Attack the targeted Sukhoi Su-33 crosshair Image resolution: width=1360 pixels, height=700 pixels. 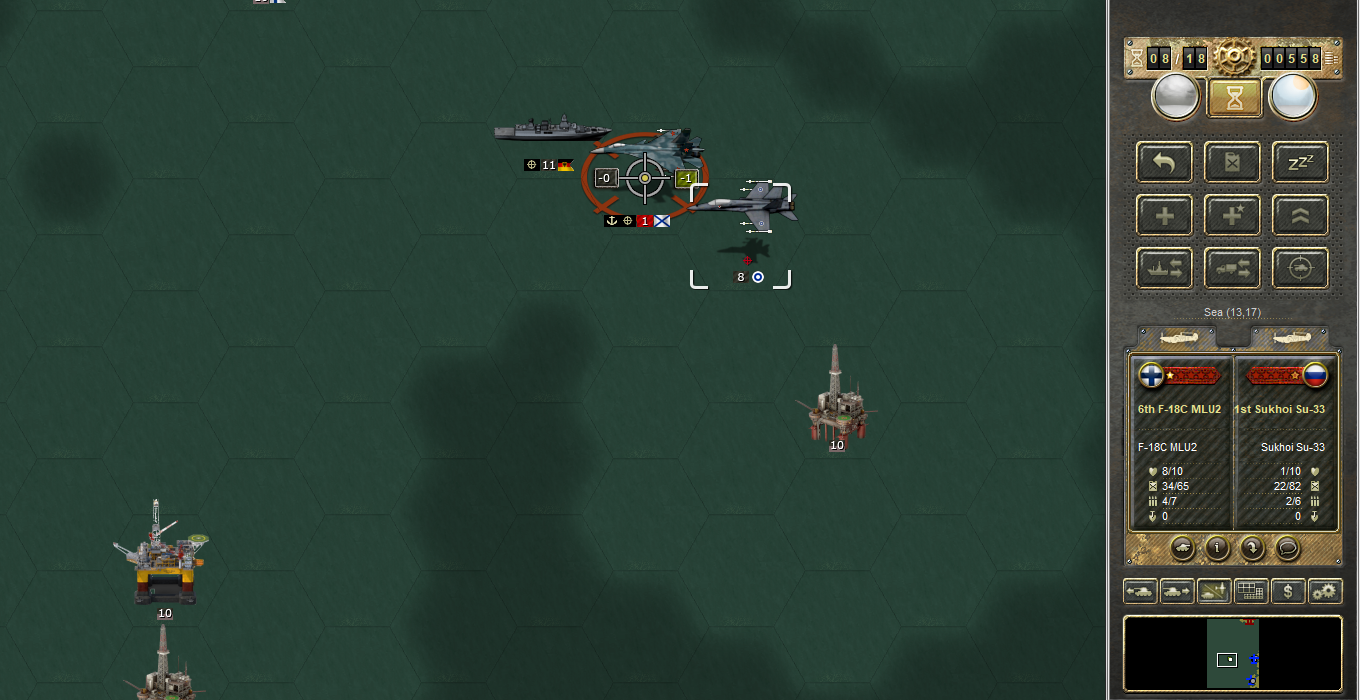point(645,178)
